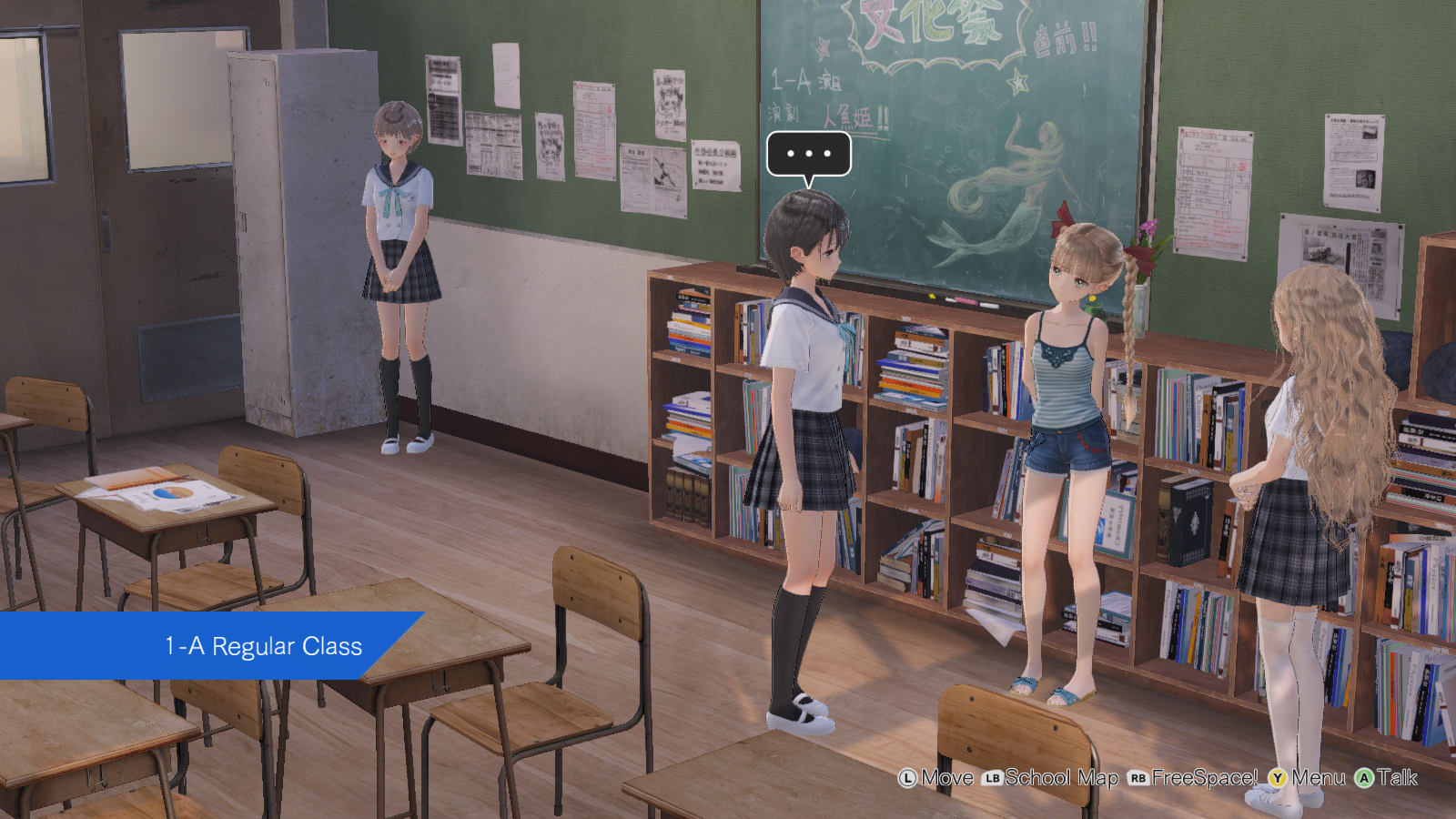Click the speech bubble above Hinako
Viewport: 1456px width, 819px height.
[x=808, y=155]
